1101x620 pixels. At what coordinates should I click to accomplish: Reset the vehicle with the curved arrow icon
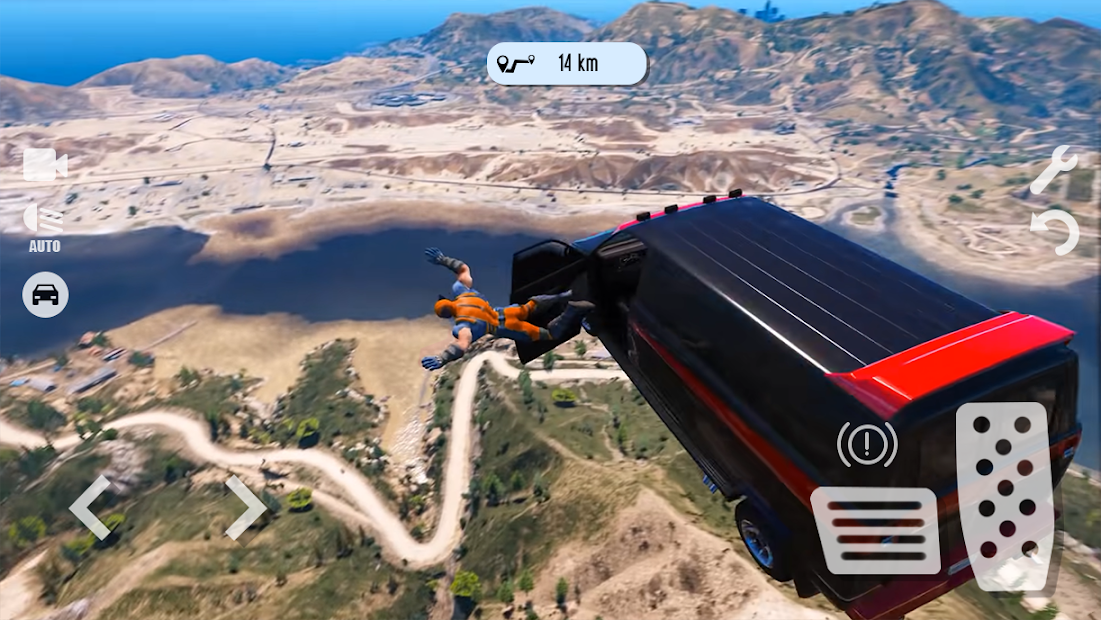[1056, 233]
